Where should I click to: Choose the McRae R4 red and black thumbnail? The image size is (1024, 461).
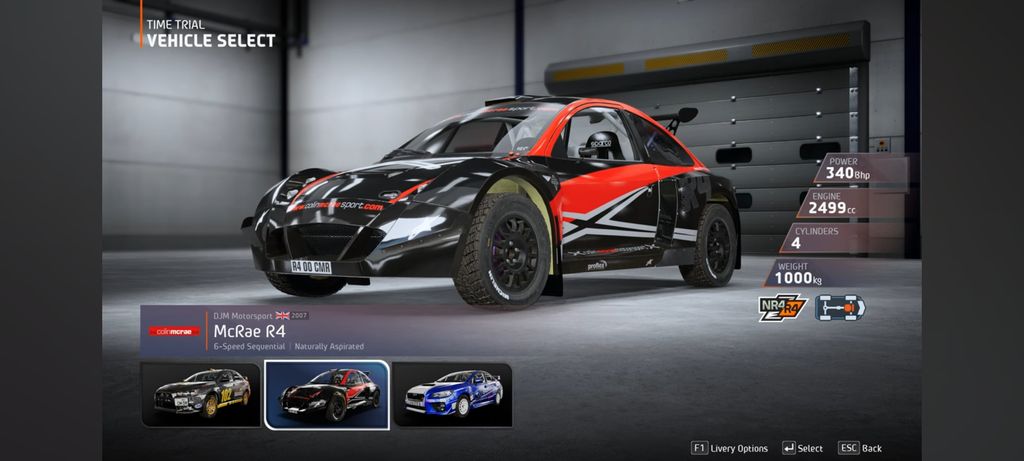coord(327,394)
